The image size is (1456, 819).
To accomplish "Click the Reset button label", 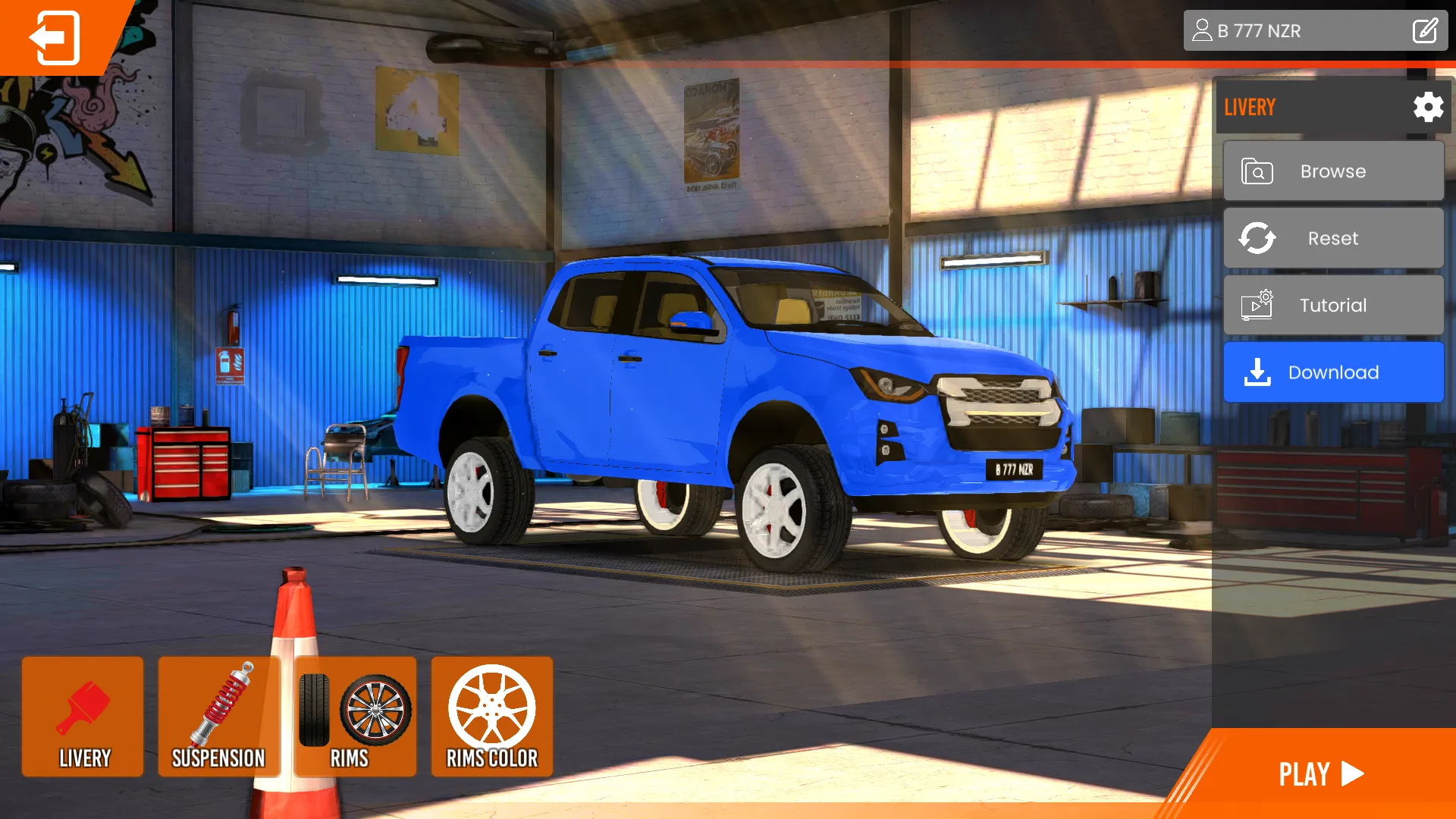I will point(1332,238).
